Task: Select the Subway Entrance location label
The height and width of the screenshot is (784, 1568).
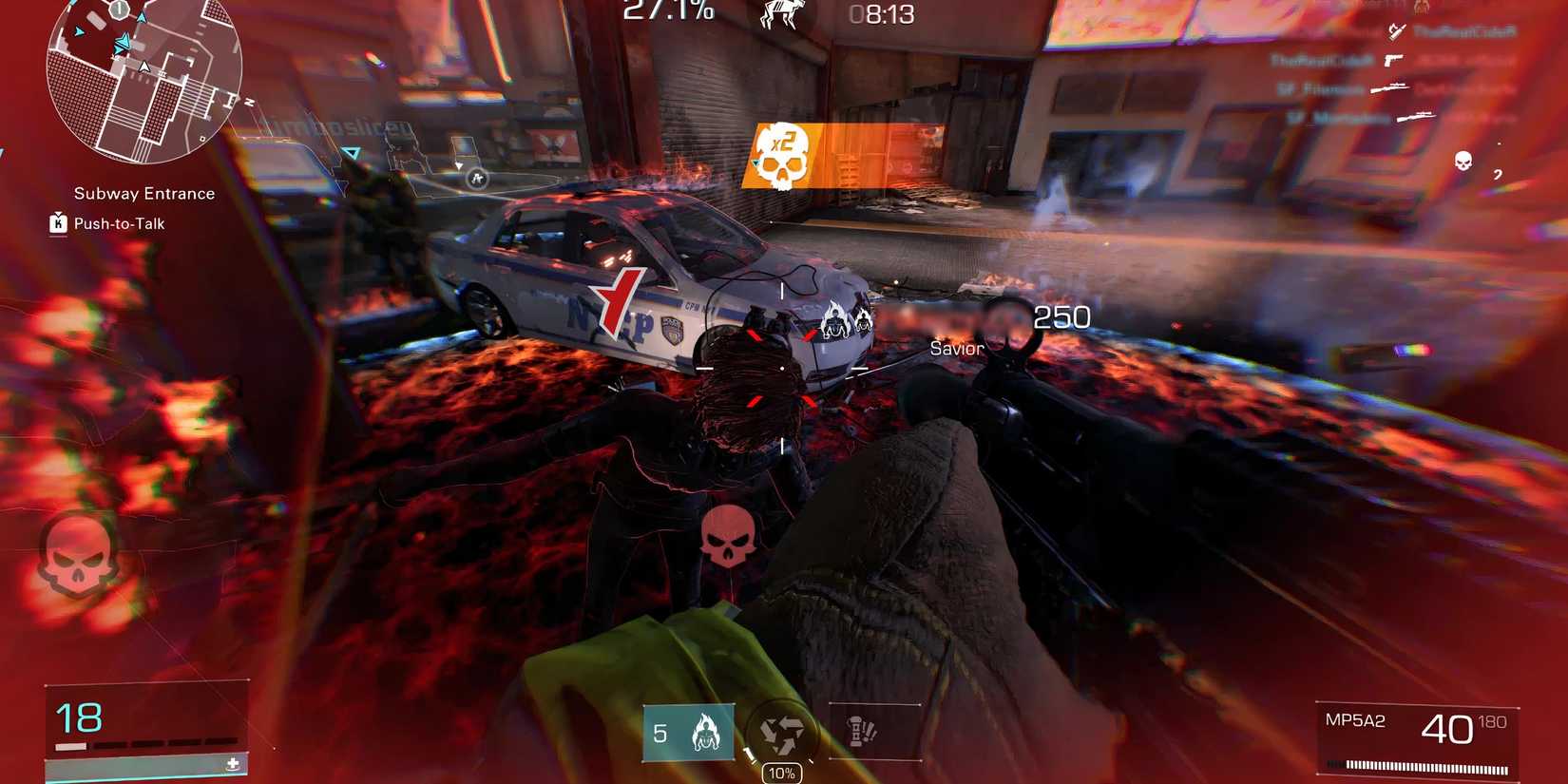Action: coord(143,193)
